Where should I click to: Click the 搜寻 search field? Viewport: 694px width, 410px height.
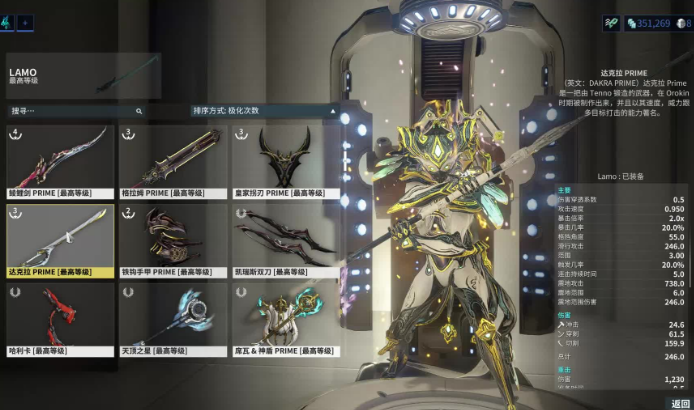(75, 111)
